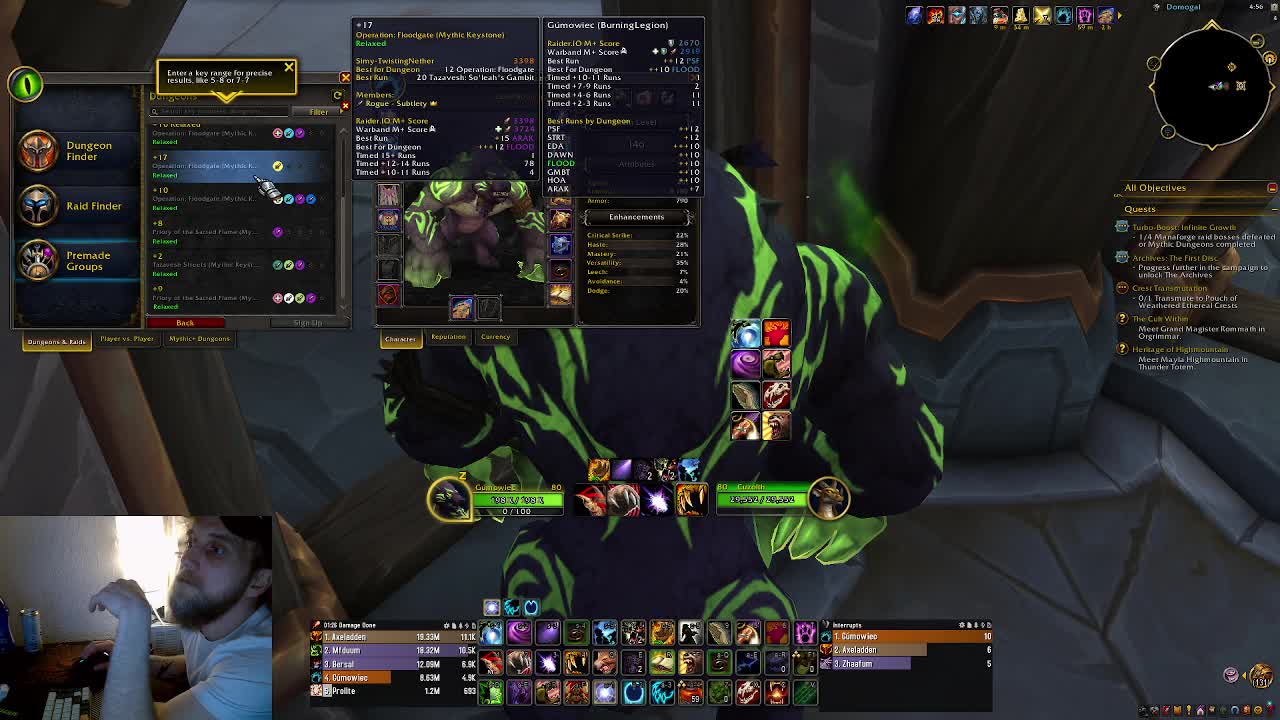Switch to the Player vs. Player tab
Viewport: 1280px width, 720px height.
click(127, 339)
